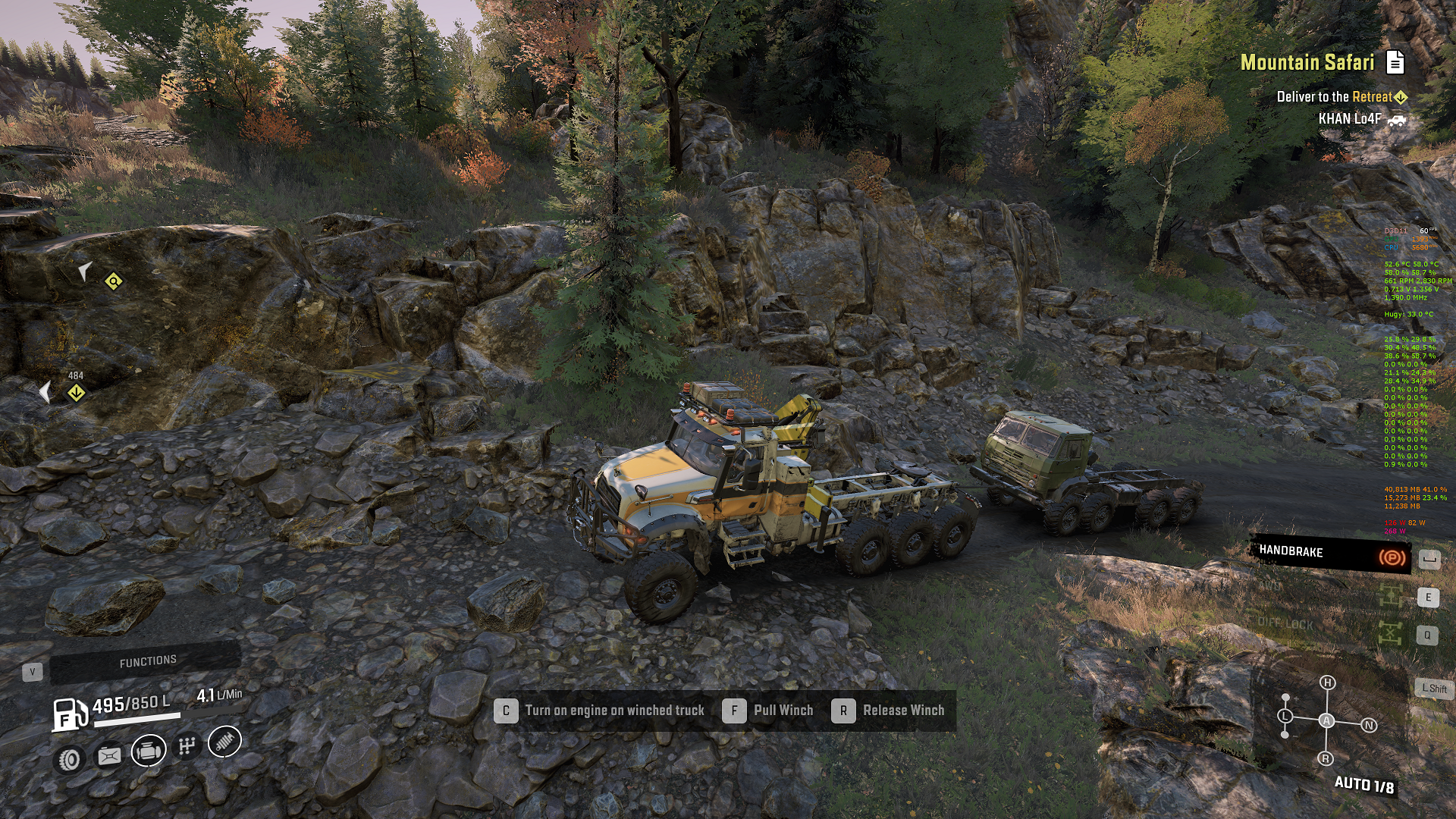Select Neutral on the gearbox
The image size is (1456, 819).
[1369, 725]
